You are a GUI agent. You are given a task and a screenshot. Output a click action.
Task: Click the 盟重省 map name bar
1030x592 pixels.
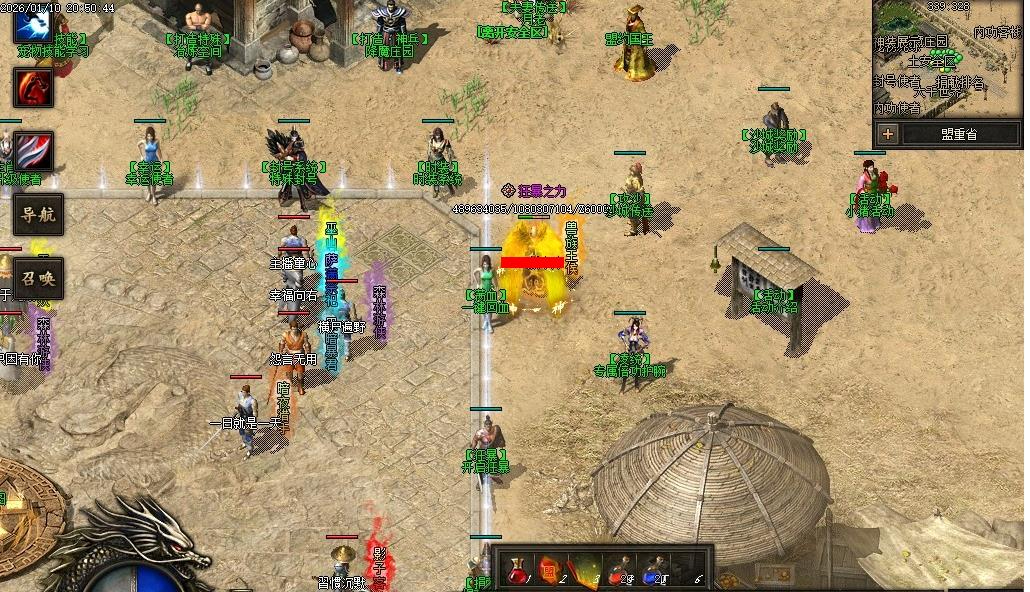958,133
